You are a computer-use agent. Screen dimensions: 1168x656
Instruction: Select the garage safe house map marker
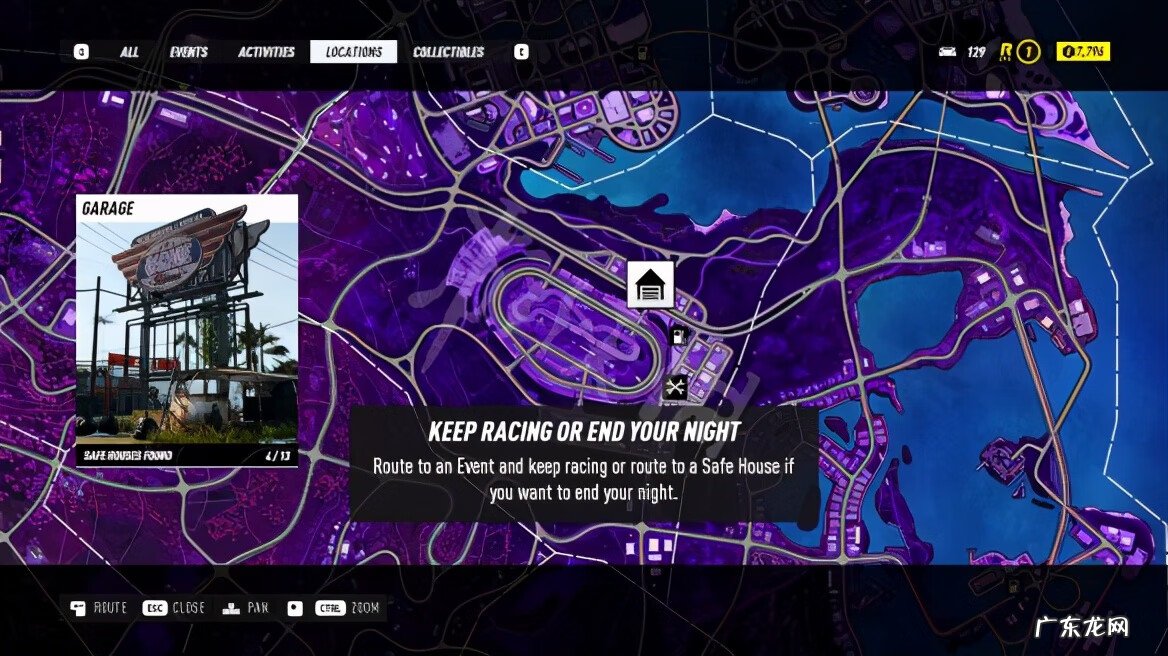[x=650, y=285]
